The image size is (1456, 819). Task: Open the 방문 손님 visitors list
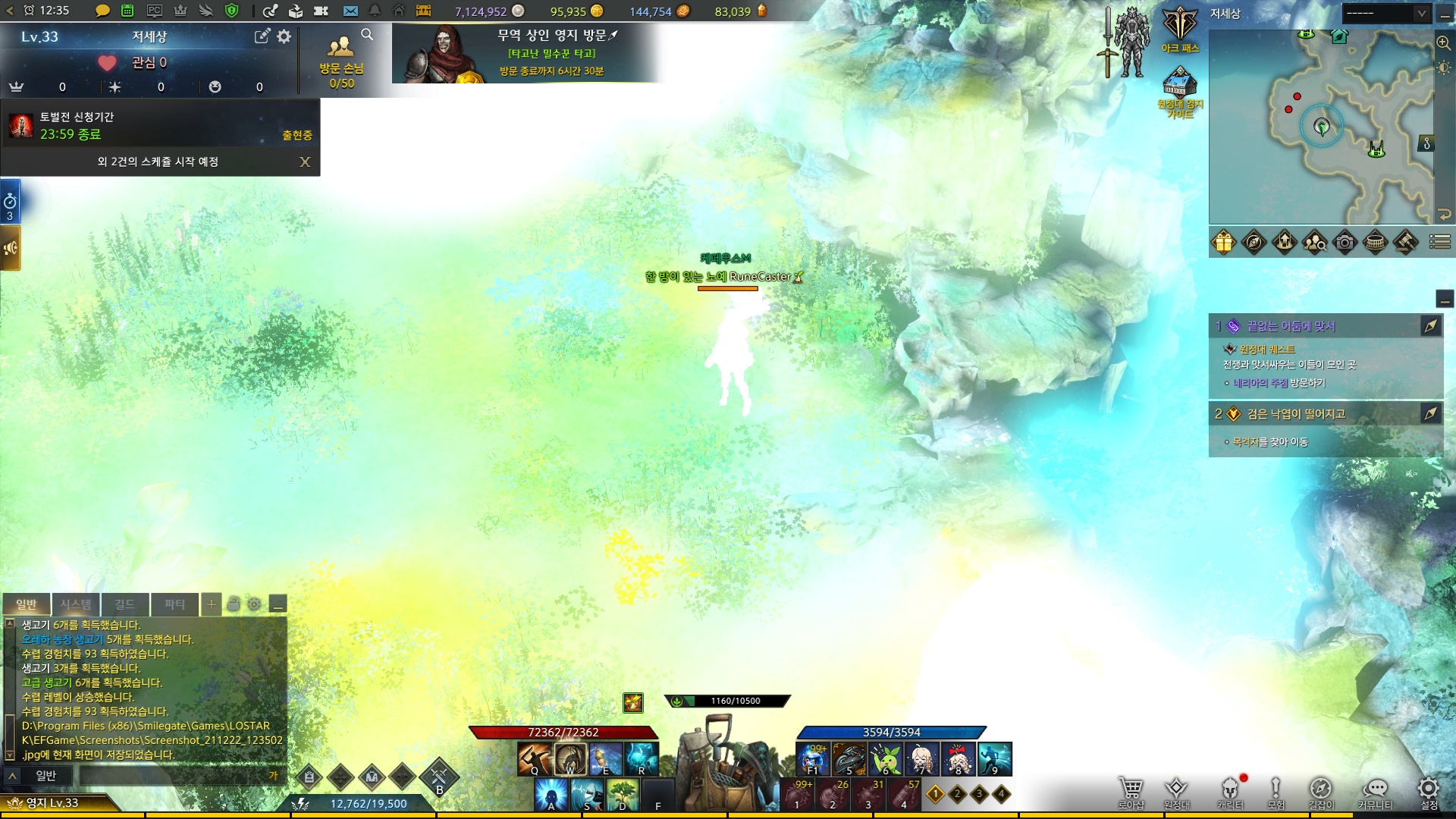pos(341,59)
